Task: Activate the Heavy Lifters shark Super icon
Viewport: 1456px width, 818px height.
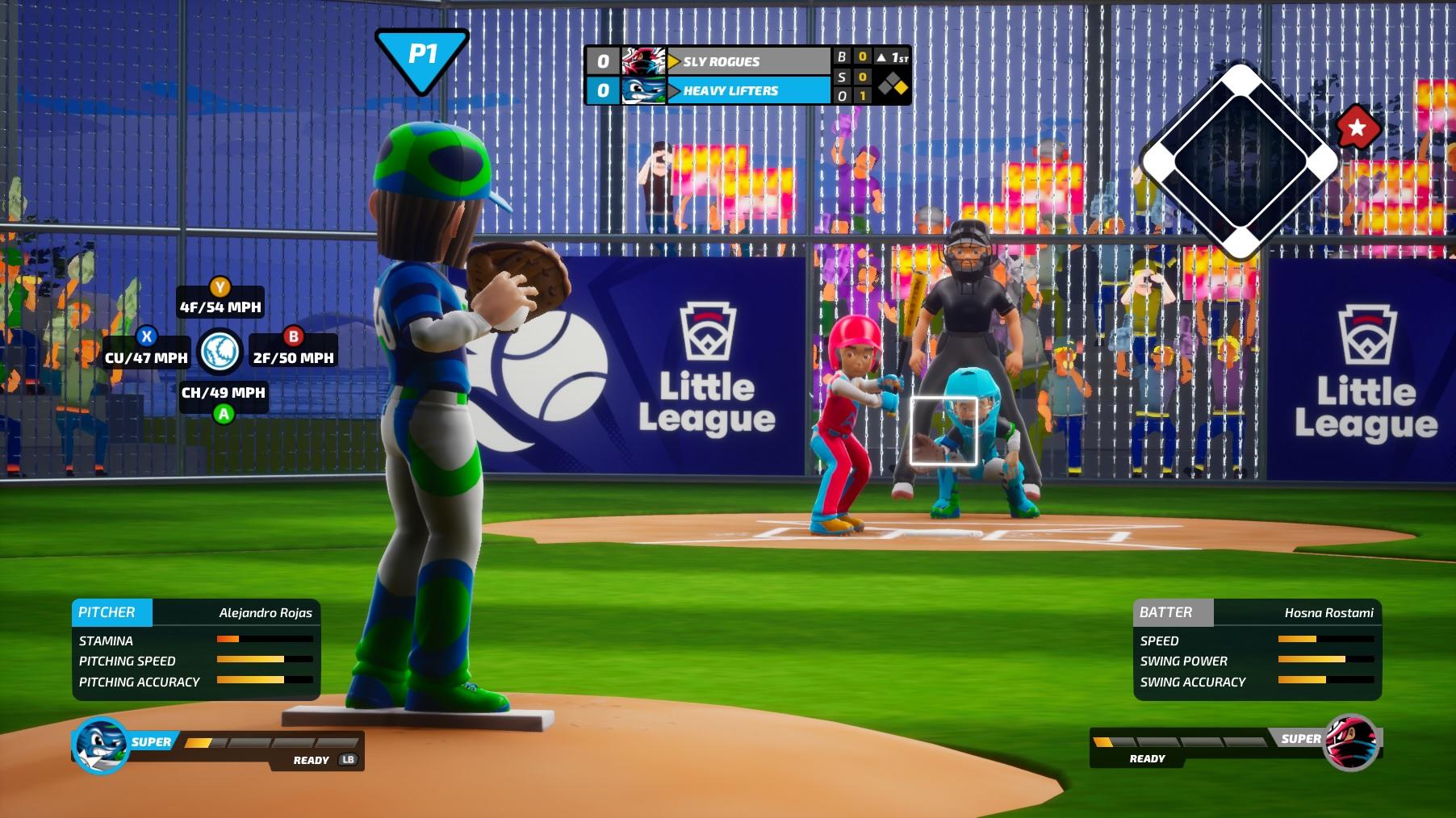Action: (101, 745)
